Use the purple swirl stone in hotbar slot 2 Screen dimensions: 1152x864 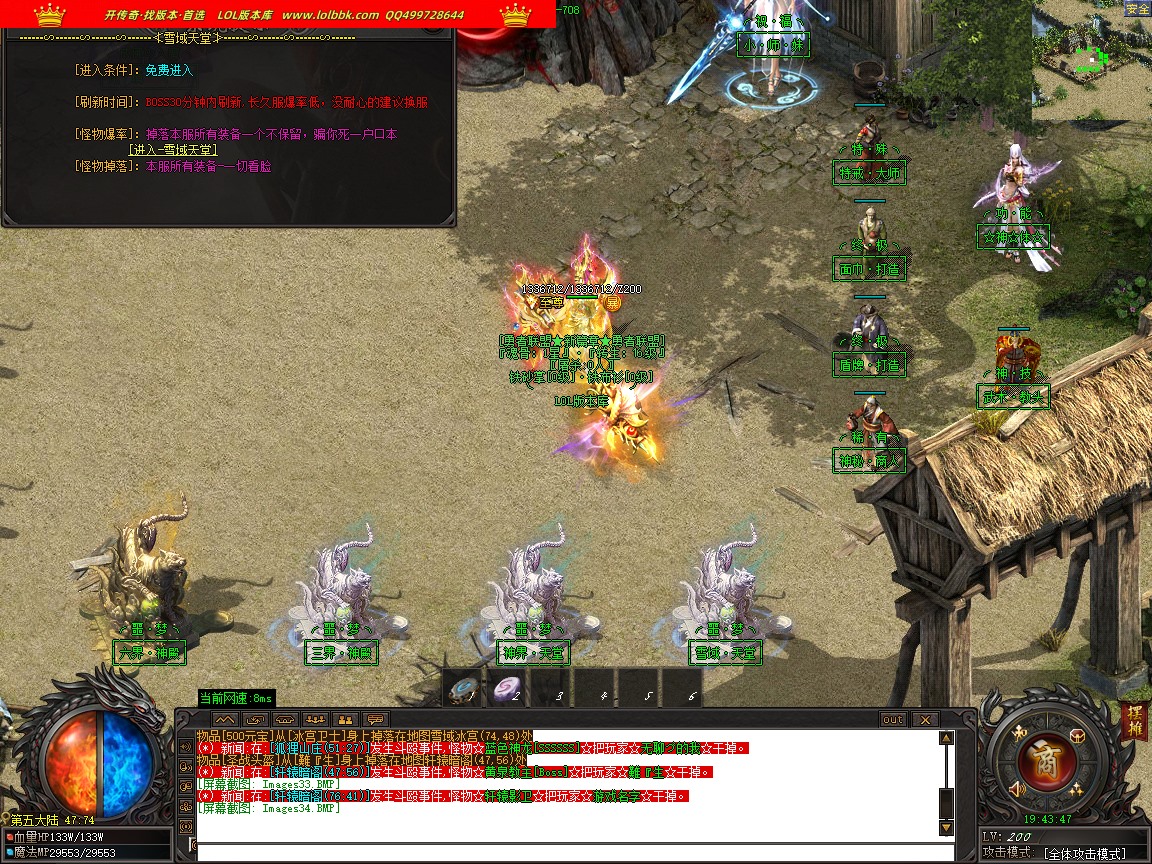(x=507, y=689)
